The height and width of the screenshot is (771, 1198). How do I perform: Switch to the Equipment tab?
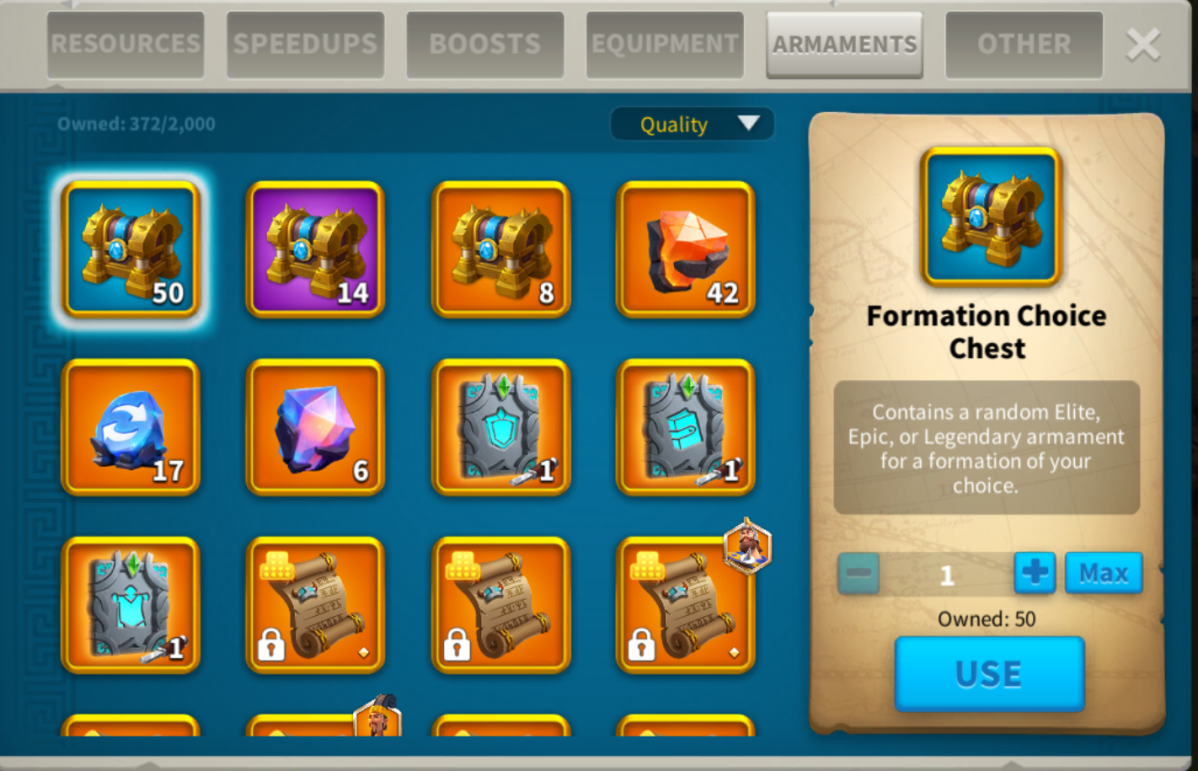point(665,45)
